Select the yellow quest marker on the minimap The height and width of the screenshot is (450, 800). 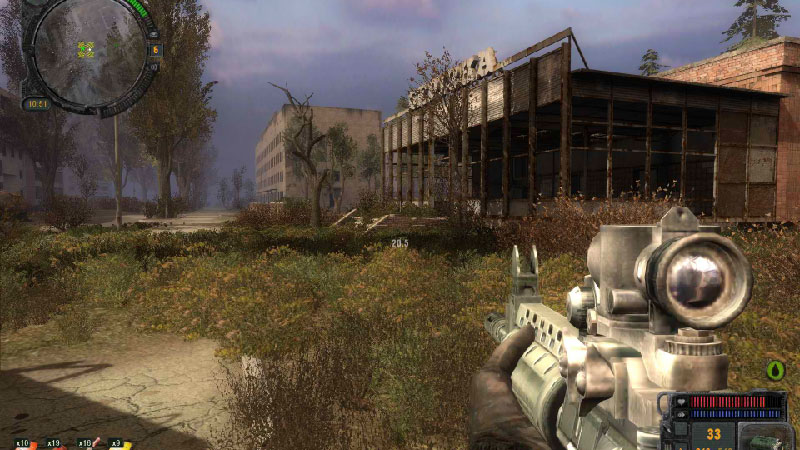click(x=86, y=48)
